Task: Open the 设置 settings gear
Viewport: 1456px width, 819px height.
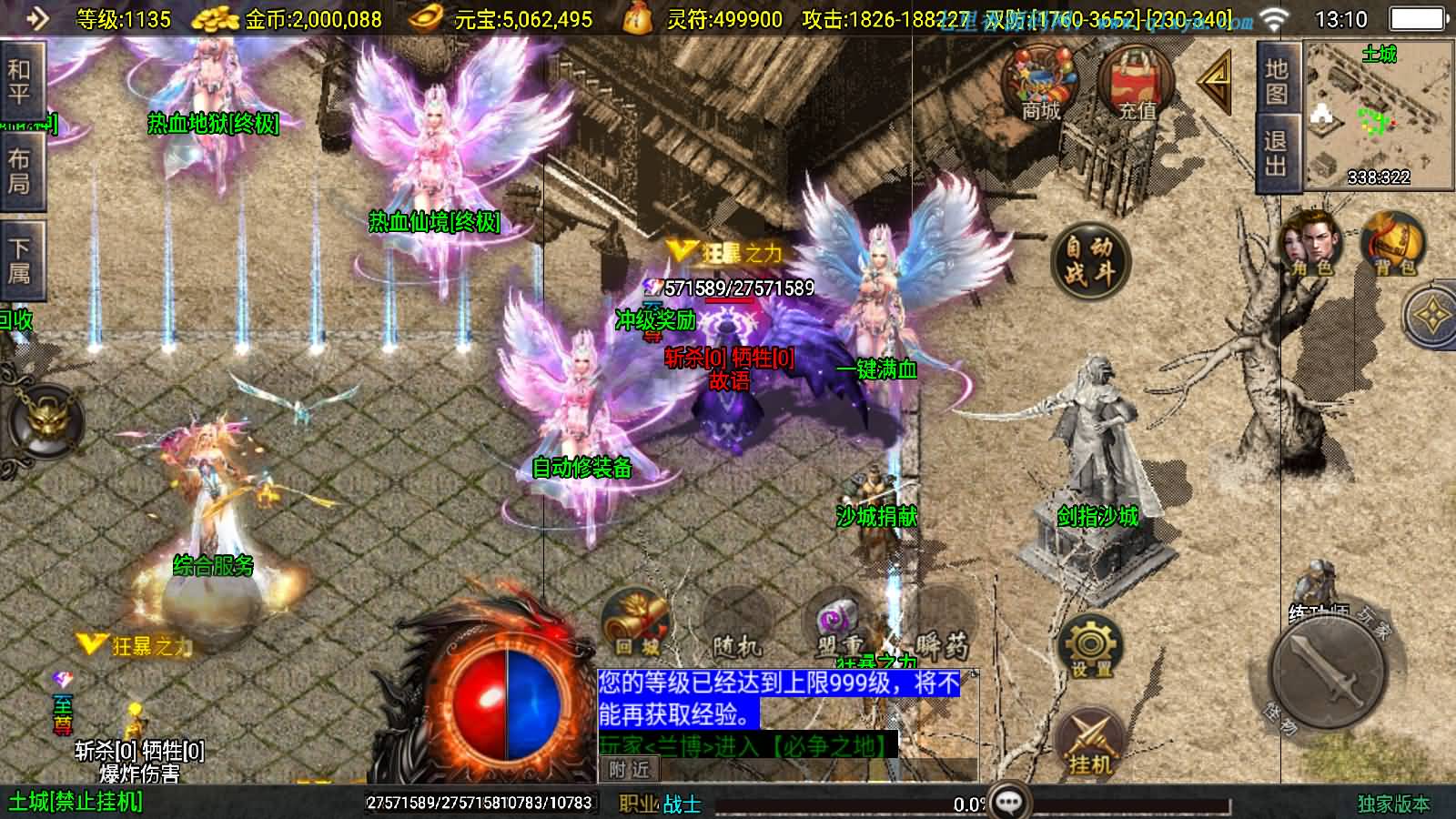Action: coord(1090,647)
